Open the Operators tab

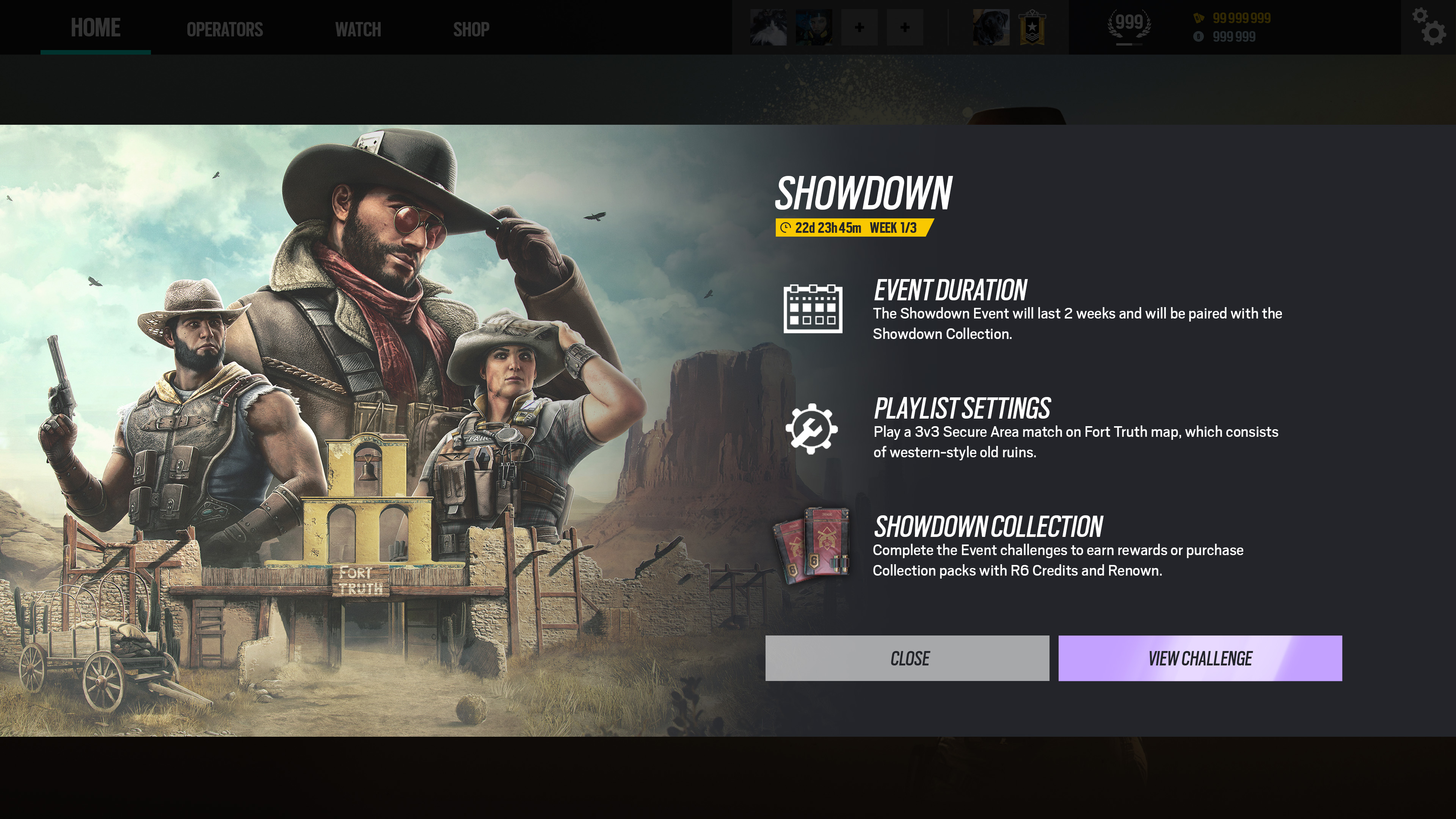(x=224, y=30)
